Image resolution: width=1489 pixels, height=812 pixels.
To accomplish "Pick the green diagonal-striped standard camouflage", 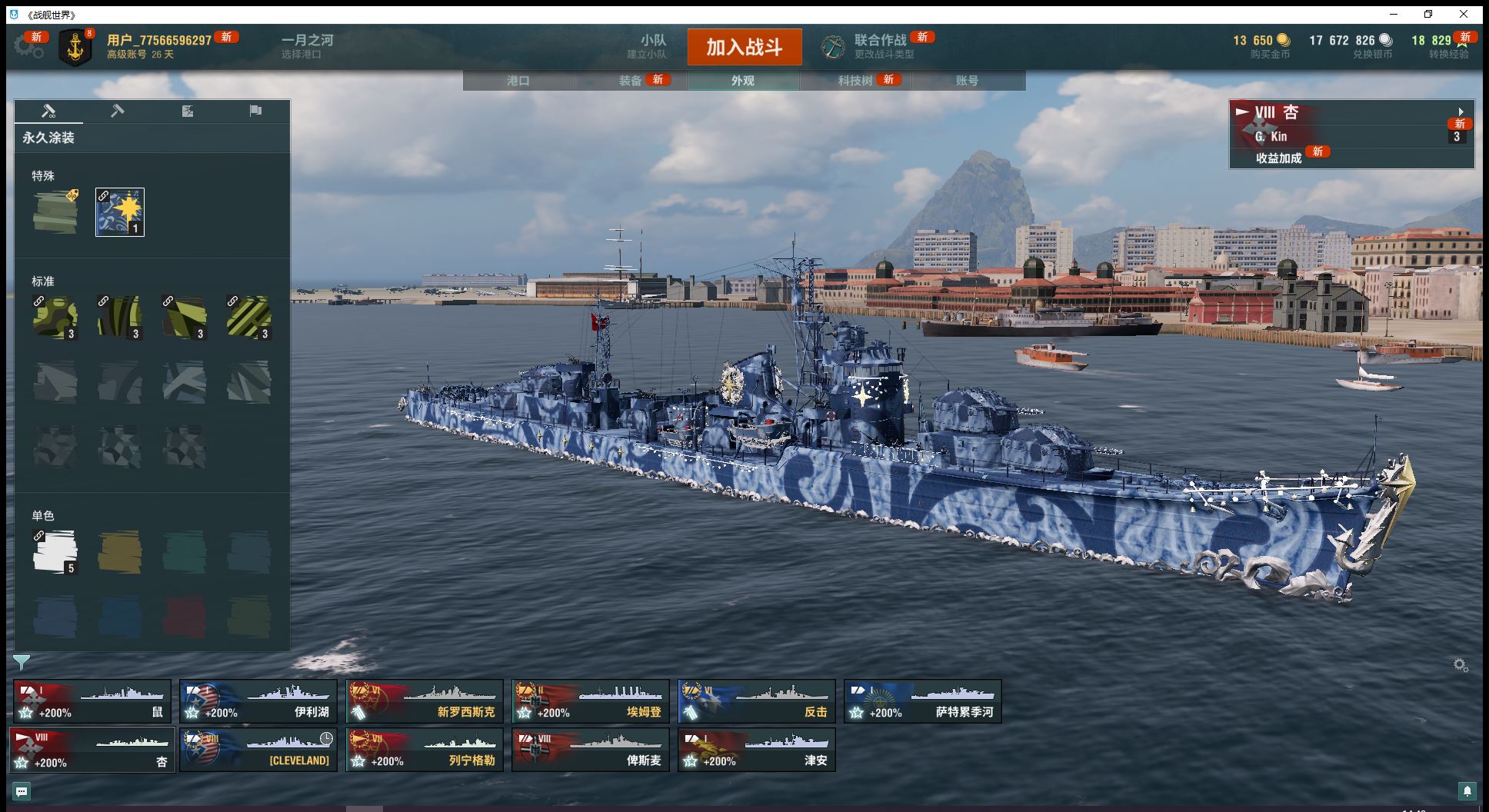I will [x=248, y=317].
